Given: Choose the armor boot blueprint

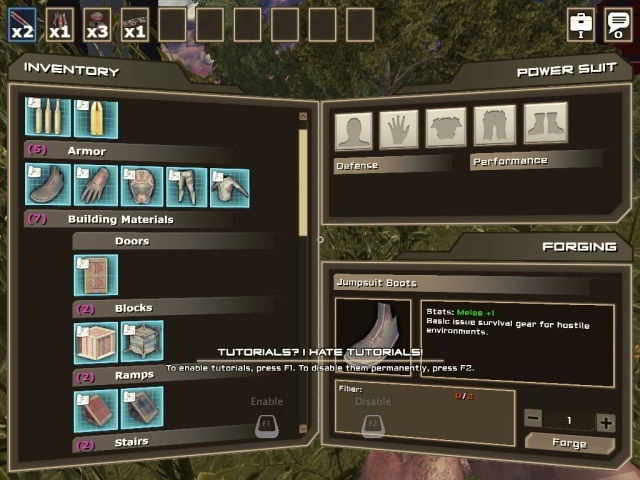Looking at the screenshot, I should coord(47,187).
